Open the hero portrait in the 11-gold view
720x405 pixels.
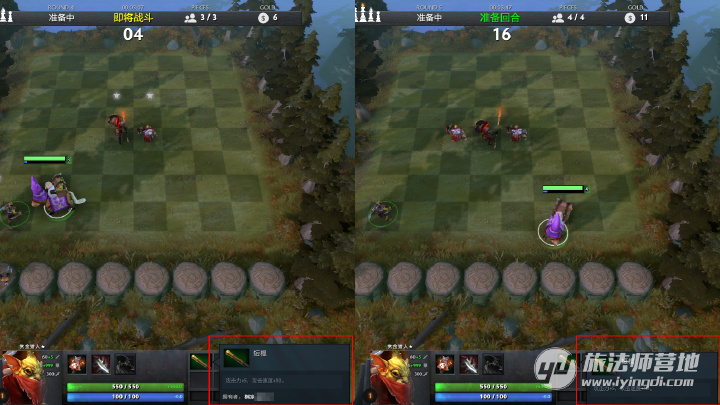[386, 376]
